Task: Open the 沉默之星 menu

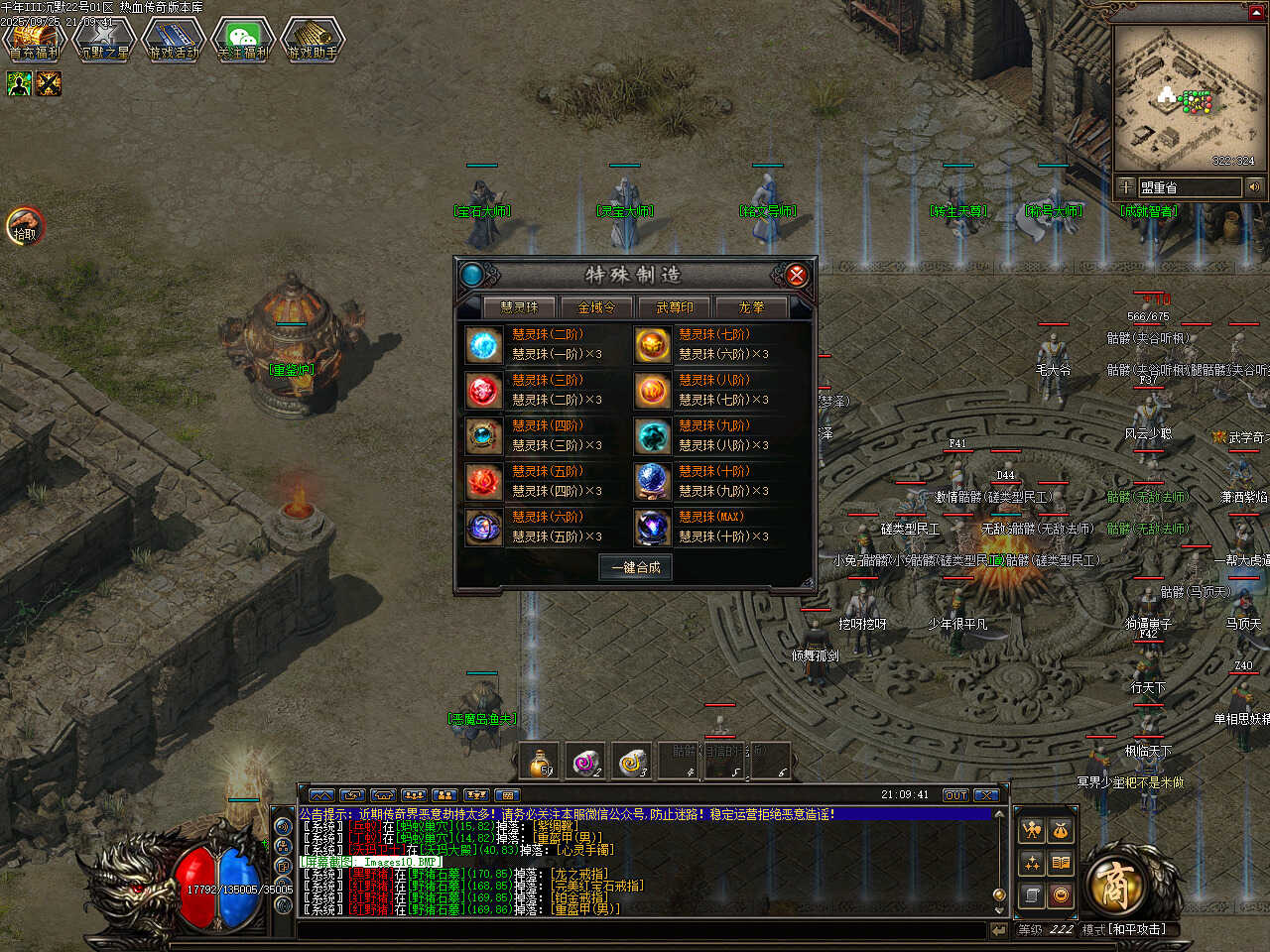Action: (104, 40)
